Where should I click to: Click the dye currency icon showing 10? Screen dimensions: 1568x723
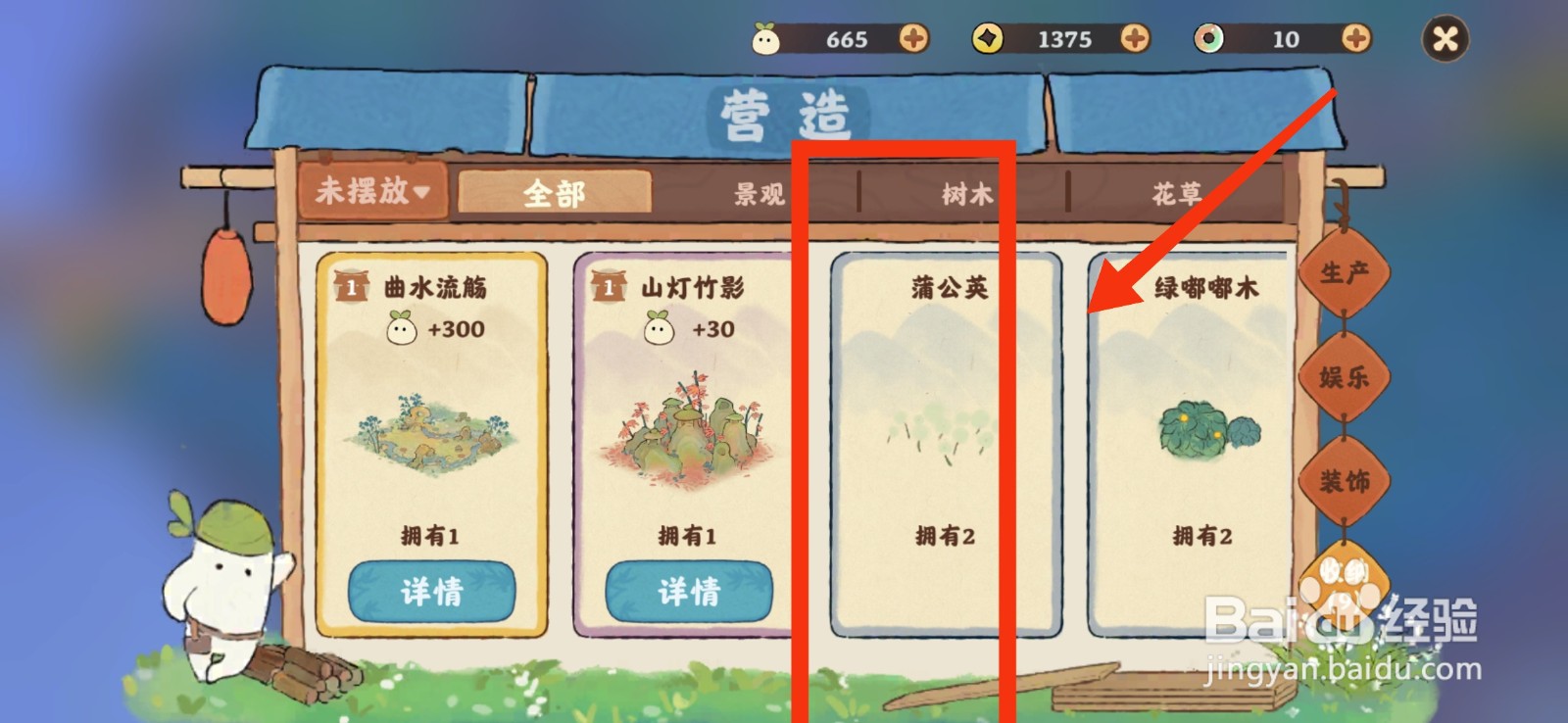[x=1209, y=39]
